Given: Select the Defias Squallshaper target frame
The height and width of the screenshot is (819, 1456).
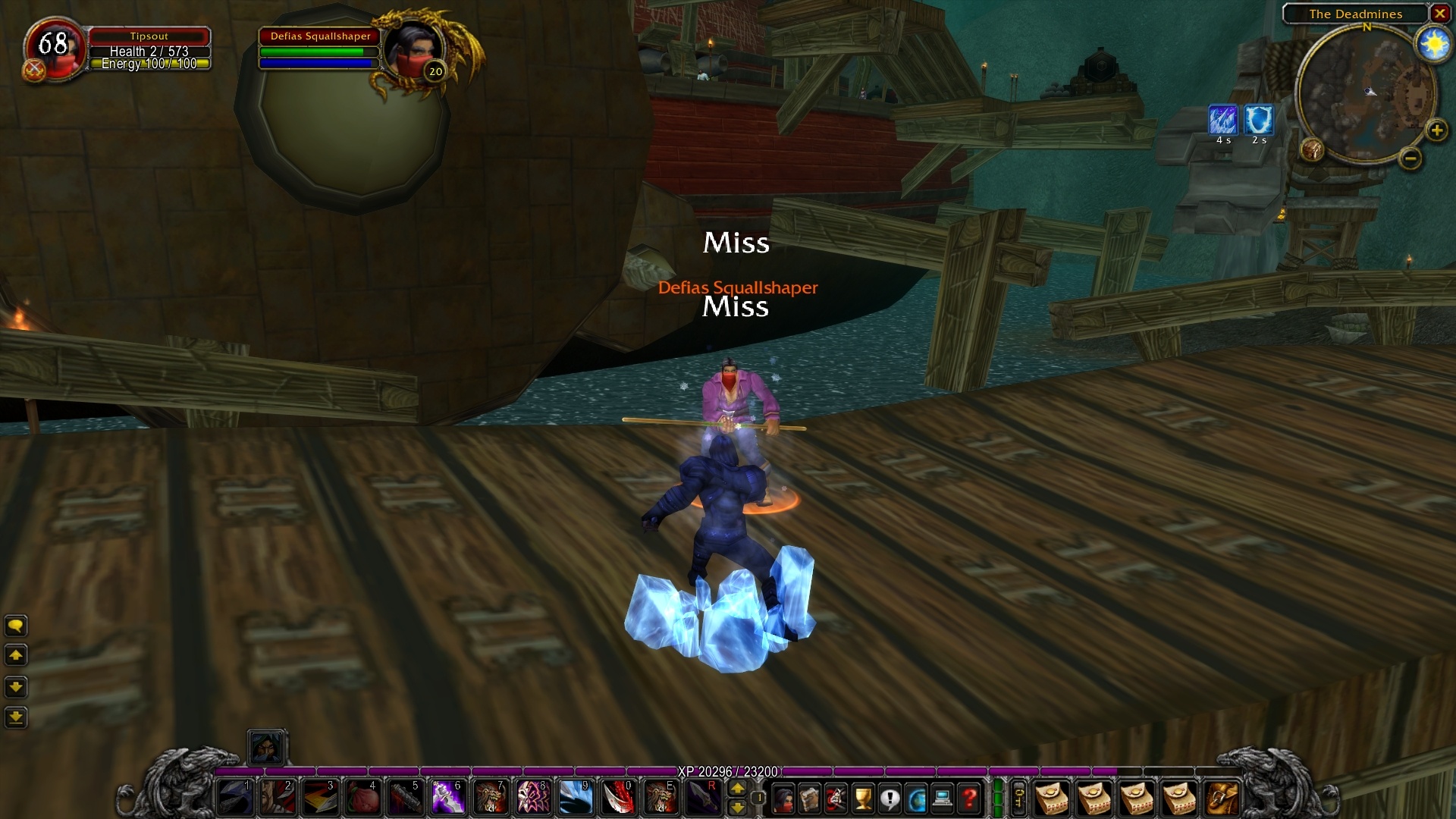Looking at the screenshot, I should (x=318, y=49).
